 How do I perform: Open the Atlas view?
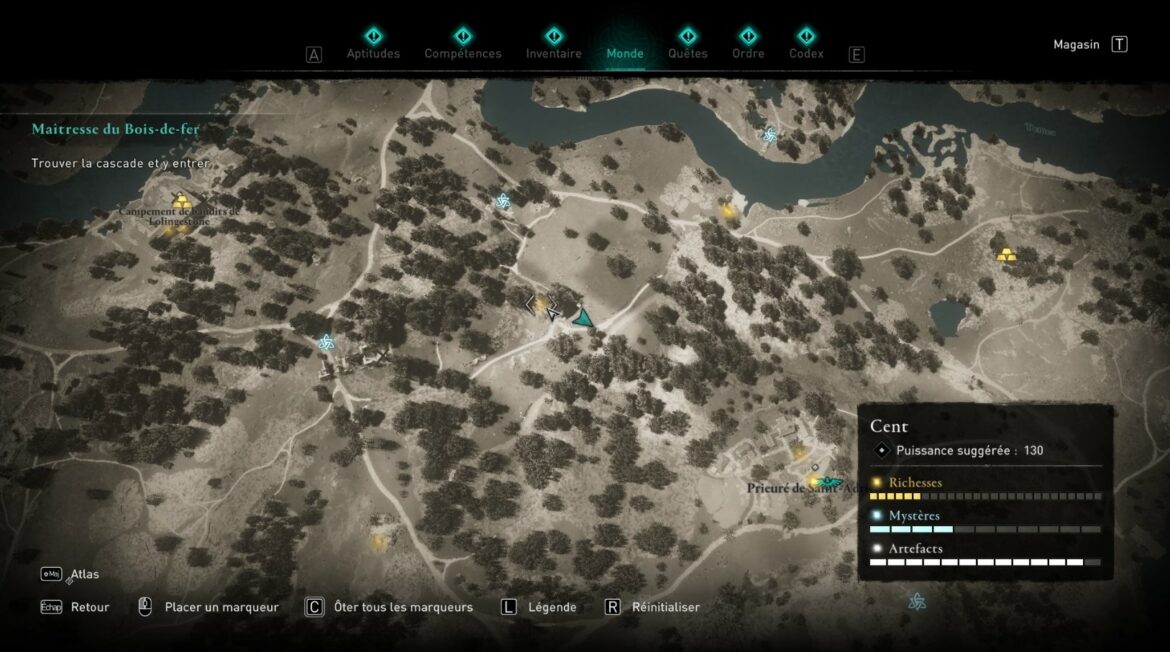(x=84, y=575)
